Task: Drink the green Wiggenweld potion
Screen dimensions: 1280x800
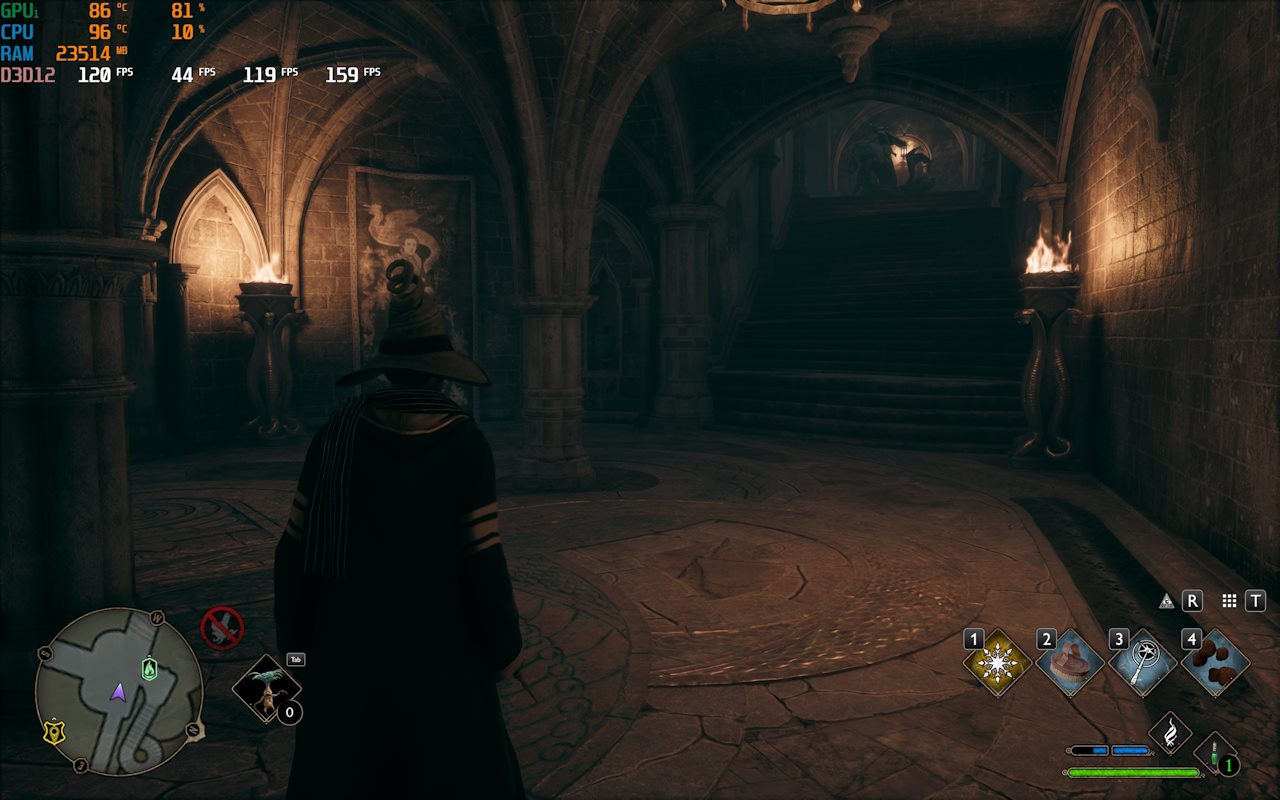Action: click(1214, 755)
